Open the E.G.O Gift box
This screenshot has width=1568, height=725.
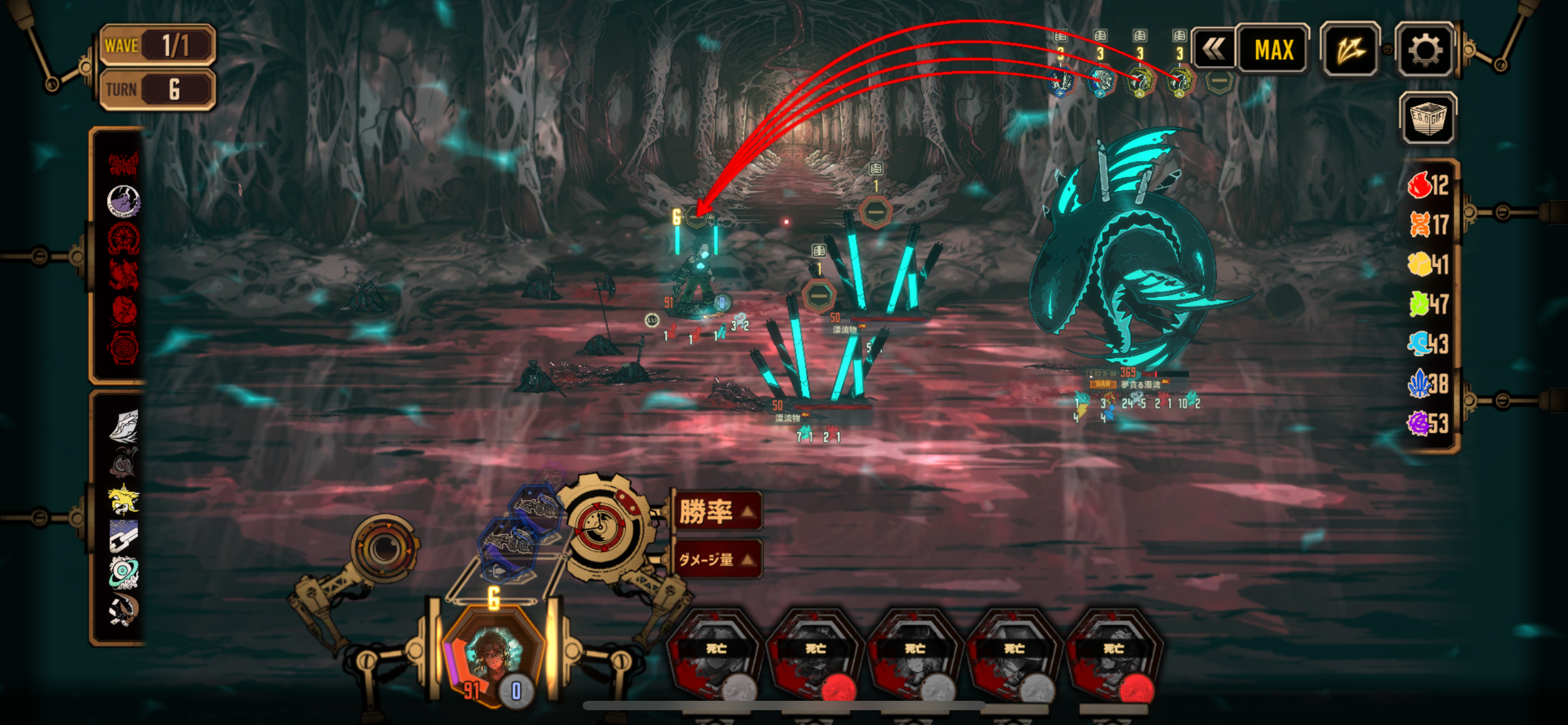(x=1427, y=118)
